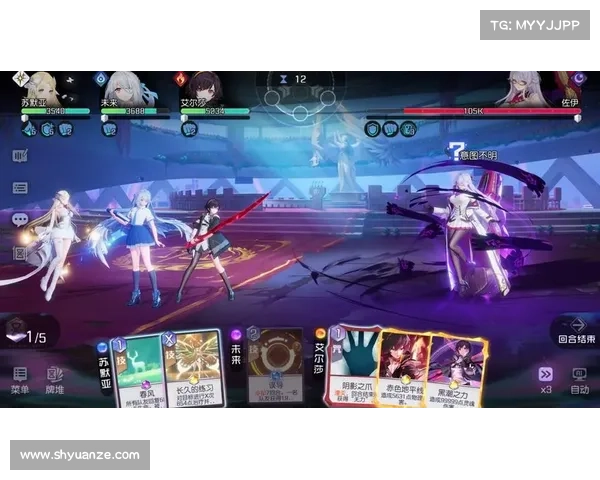Select 未来's portrait
600x480 pixels.
click(x=121, y=86)
